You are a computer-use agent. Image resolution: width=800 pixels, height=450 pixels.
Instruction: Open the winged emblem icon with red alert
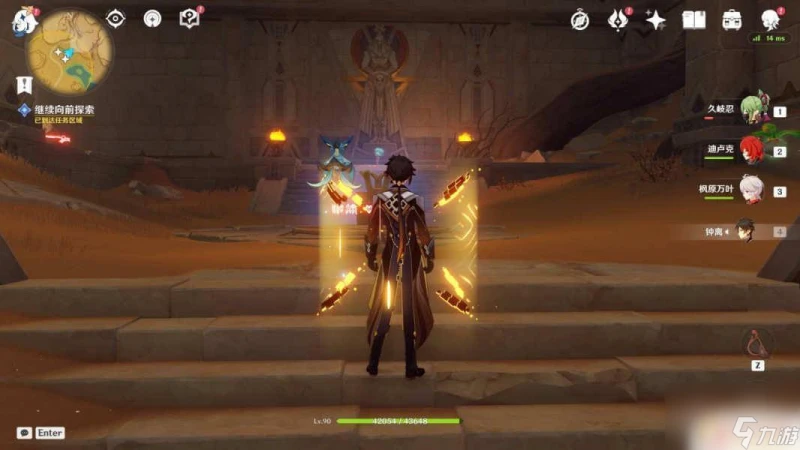pos(618,19)
